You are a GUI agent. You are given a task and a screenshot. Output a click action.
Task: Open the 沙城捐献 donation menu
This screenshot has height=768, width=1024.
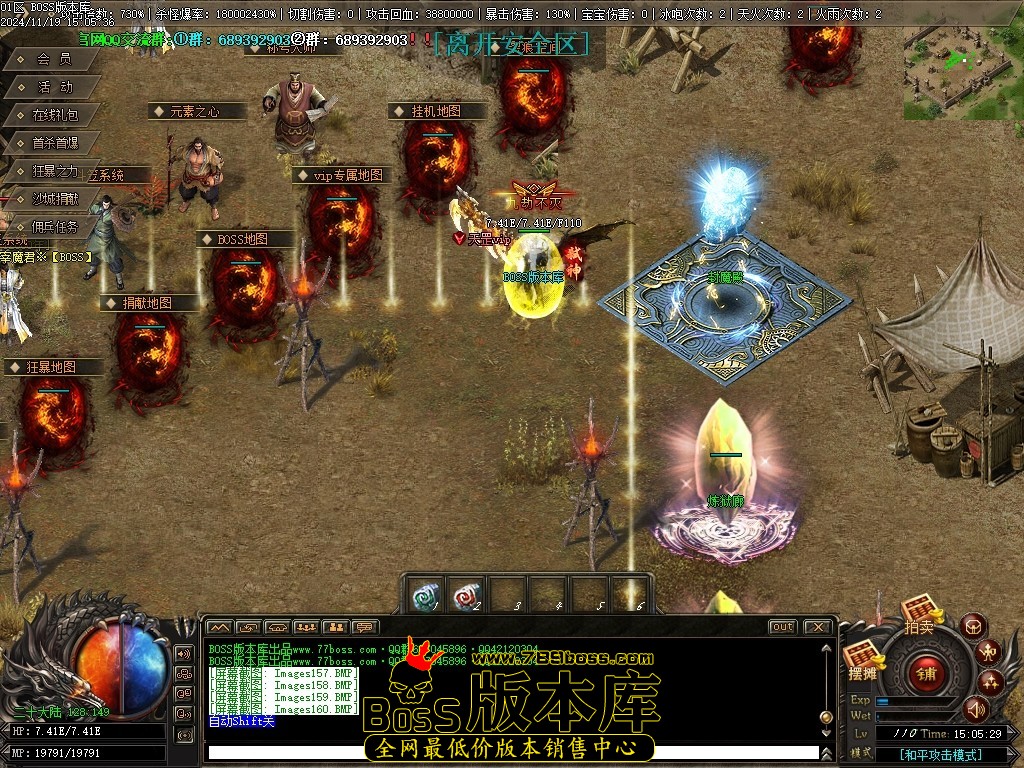[54, 199]
